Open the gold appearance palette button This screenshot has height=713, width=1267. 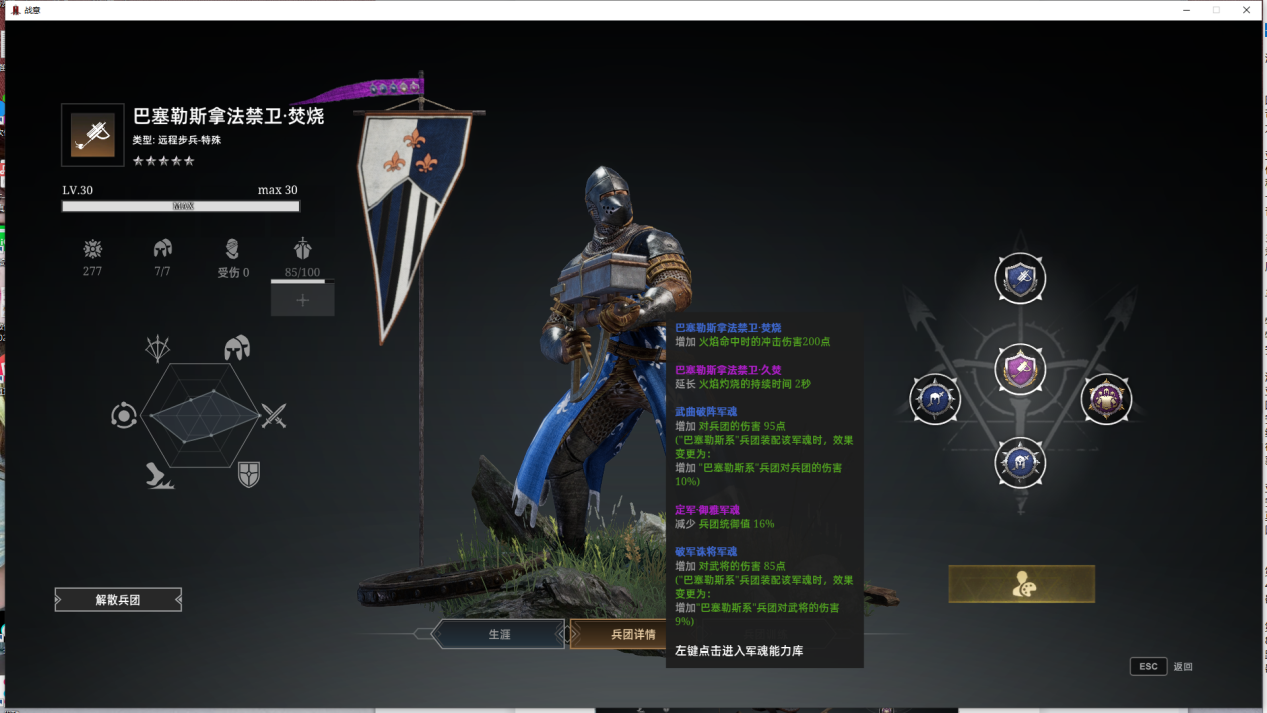click(1021, 584)
